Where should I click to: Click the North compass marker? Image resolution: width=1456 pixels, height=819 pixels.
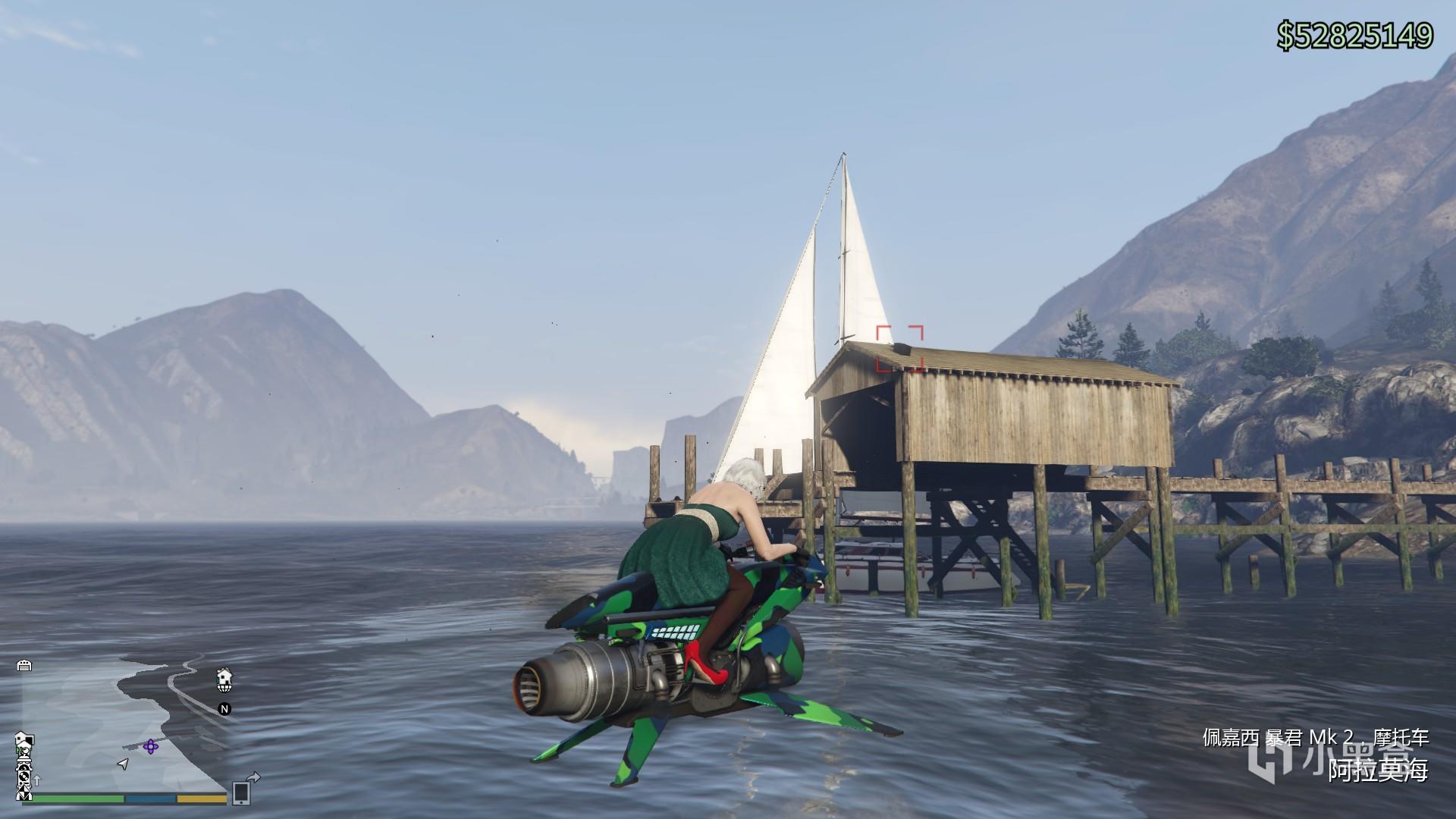pyautogui.click(x=224, y=709)
